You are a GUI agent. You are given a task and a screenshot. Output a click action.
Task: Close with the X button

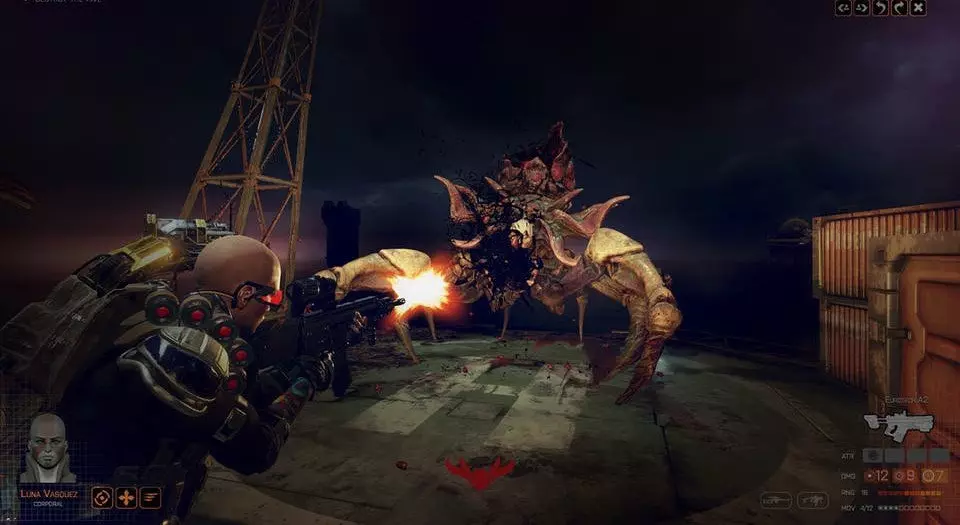(x=918, y=8)
